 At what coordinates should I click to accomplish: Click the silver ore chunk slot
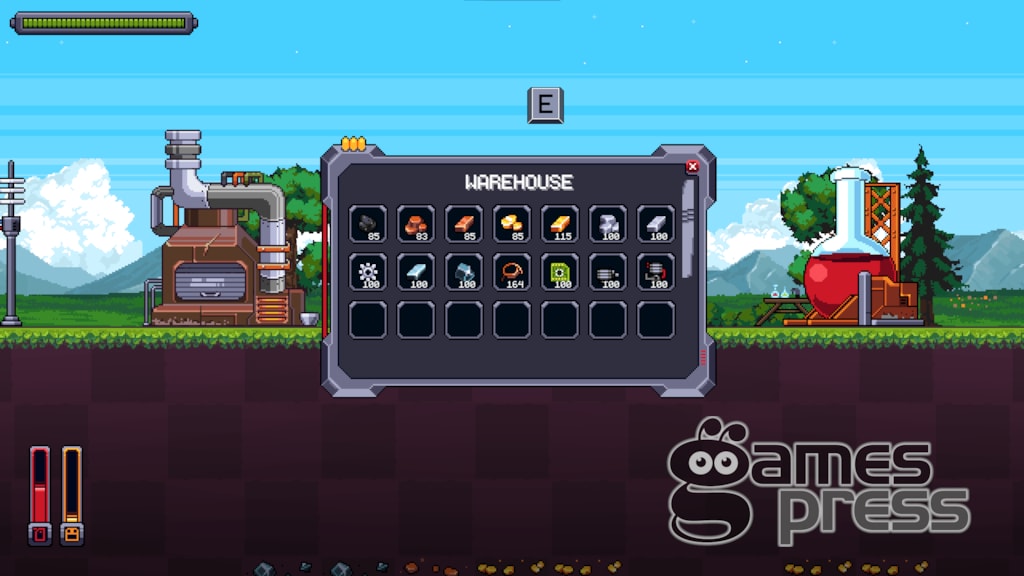(608, 224)
